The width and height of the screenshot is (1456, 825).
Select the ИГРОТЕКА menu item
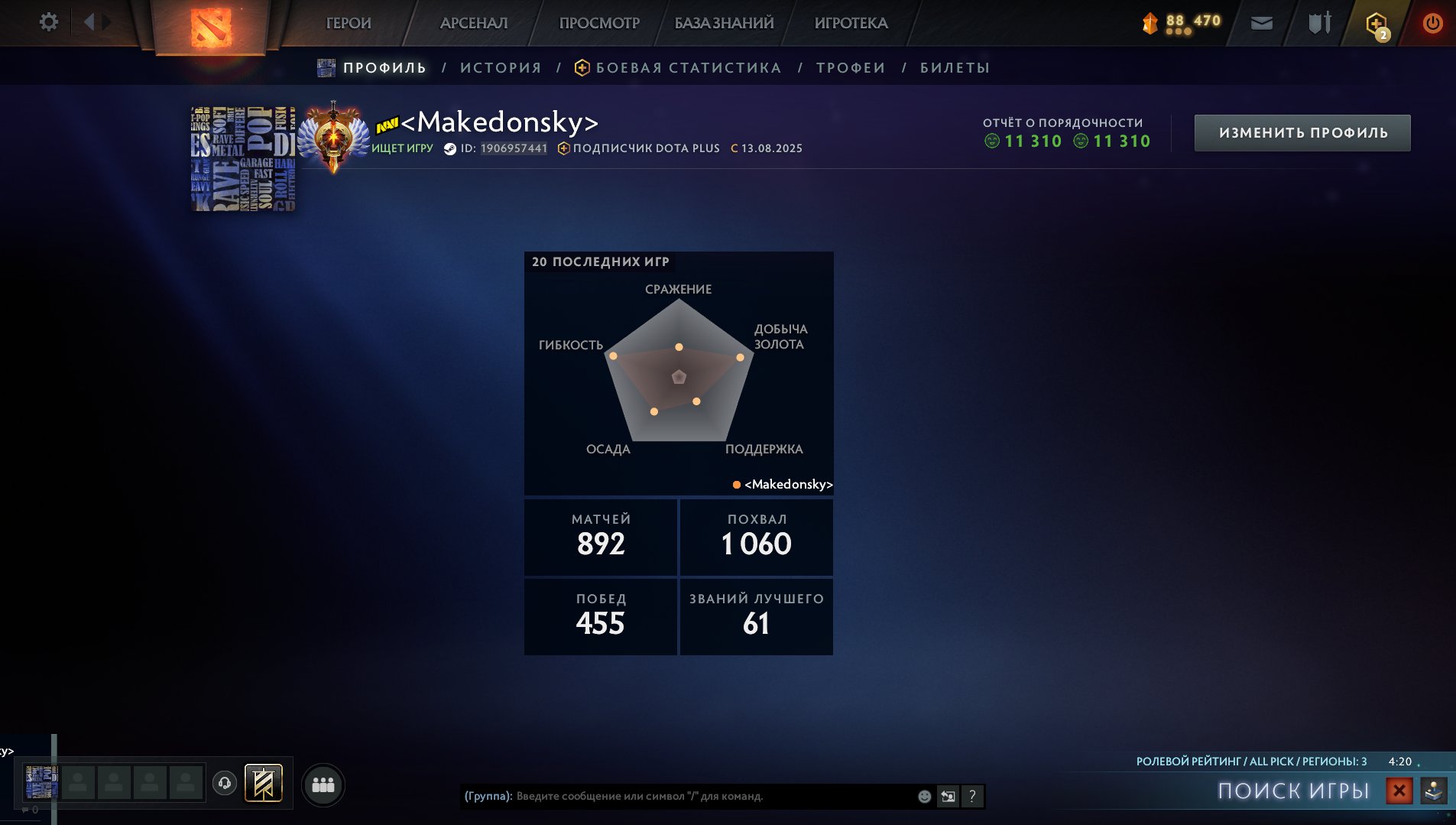pyautogui.click(x=851, y=23)
